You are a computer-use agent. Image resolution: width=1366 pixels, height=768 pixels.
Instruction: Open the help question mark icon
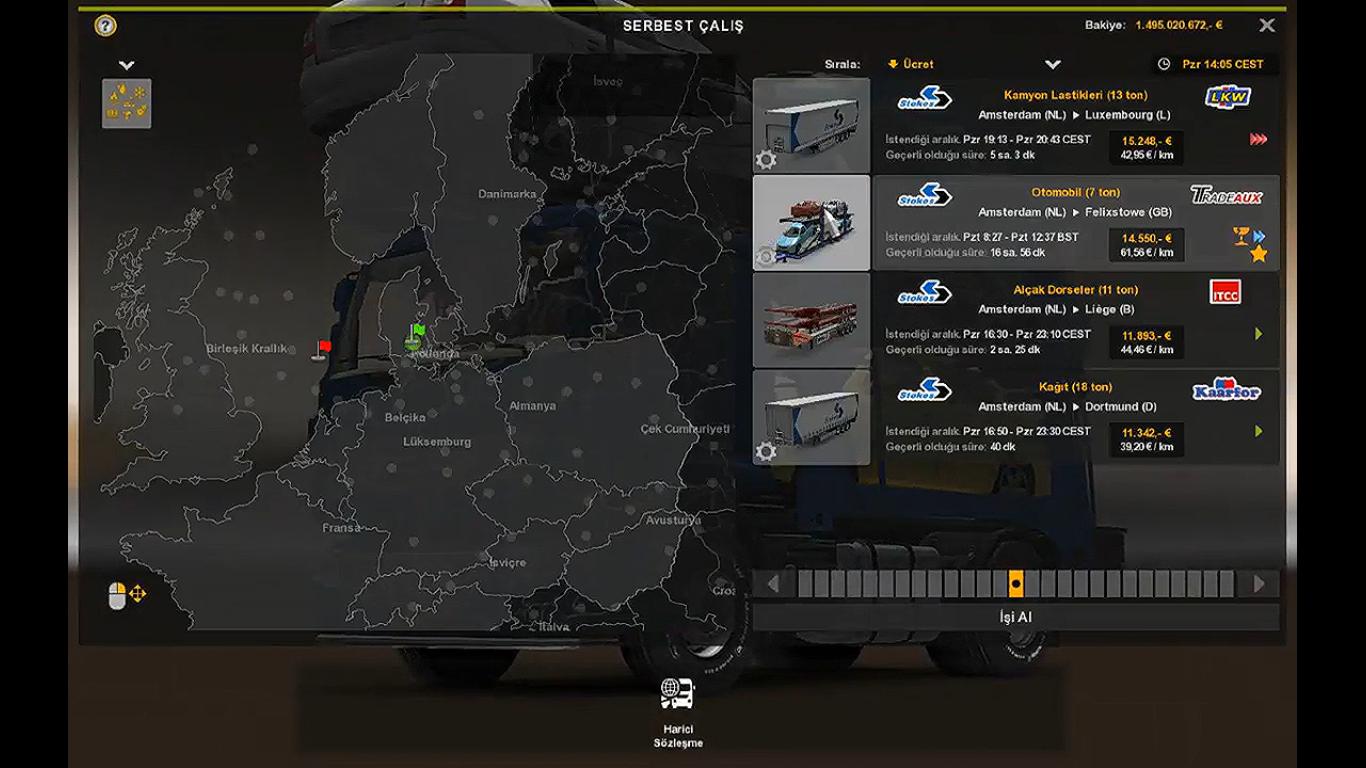[x=105, y=26]
